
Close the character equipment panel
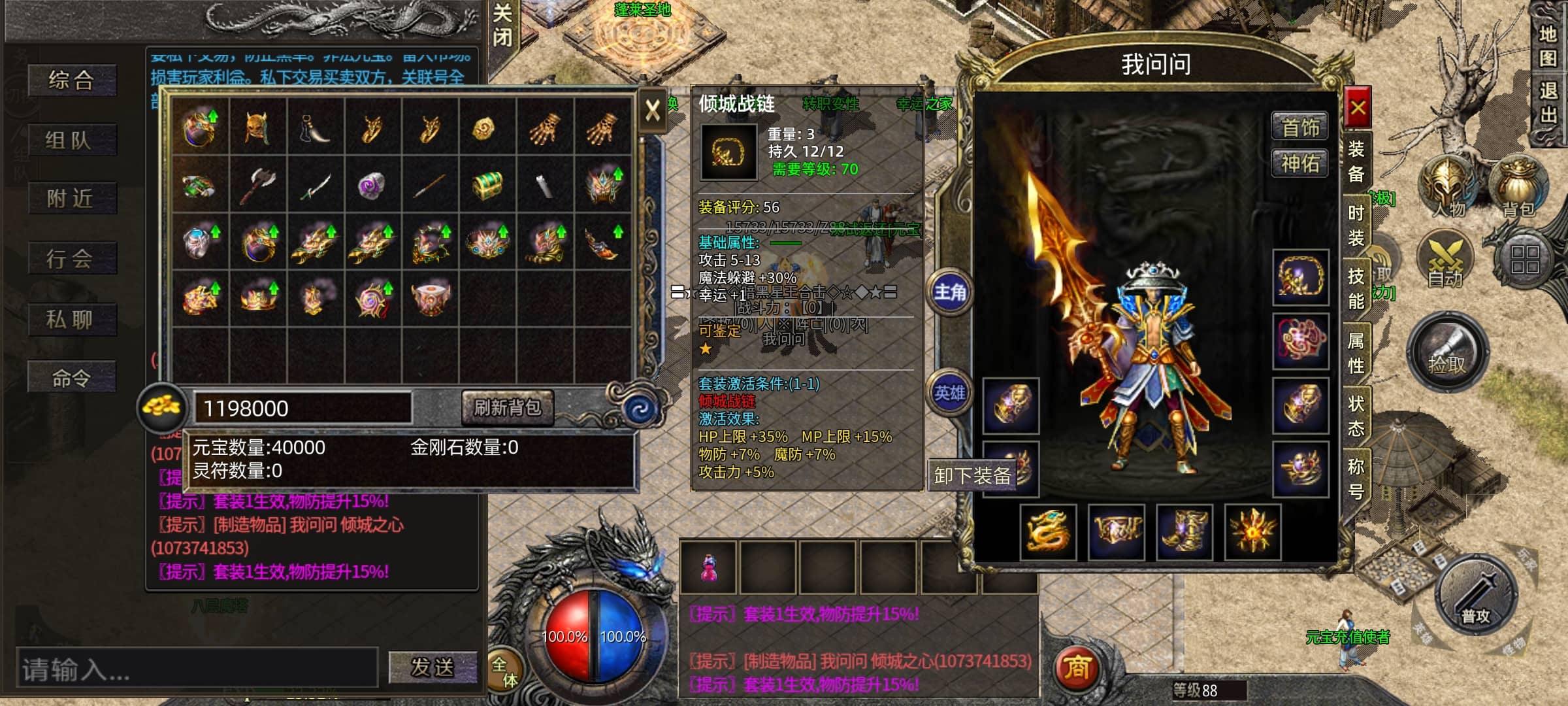pyautogui.click(x=1358, y=108)
